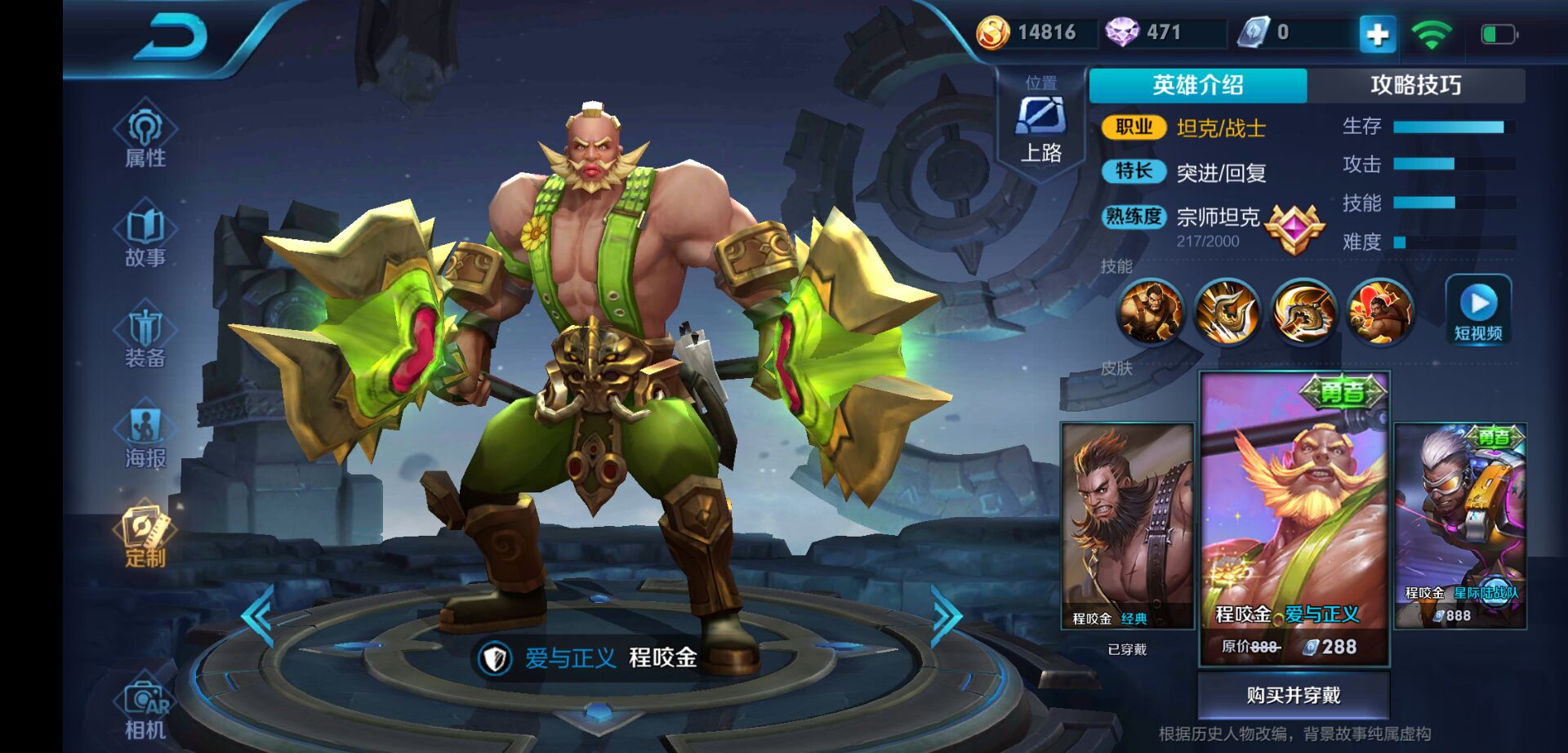Rotate to previous hero with left arrow
This screenshot has height=753, width=1568.
tap(258, 617)
